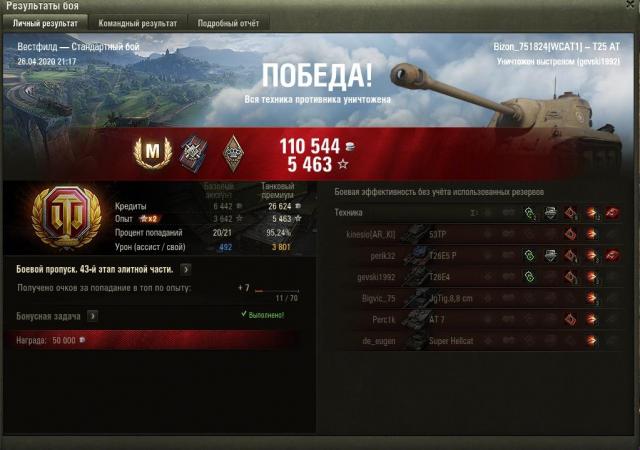Expand the Боевой пропуск details arrow

[x=187, y=269]
